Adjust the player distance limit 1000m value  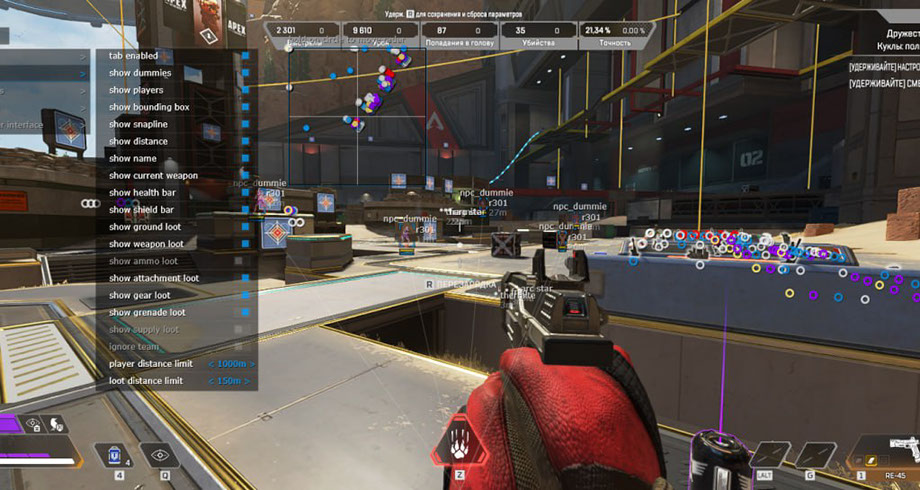(231, 364)
